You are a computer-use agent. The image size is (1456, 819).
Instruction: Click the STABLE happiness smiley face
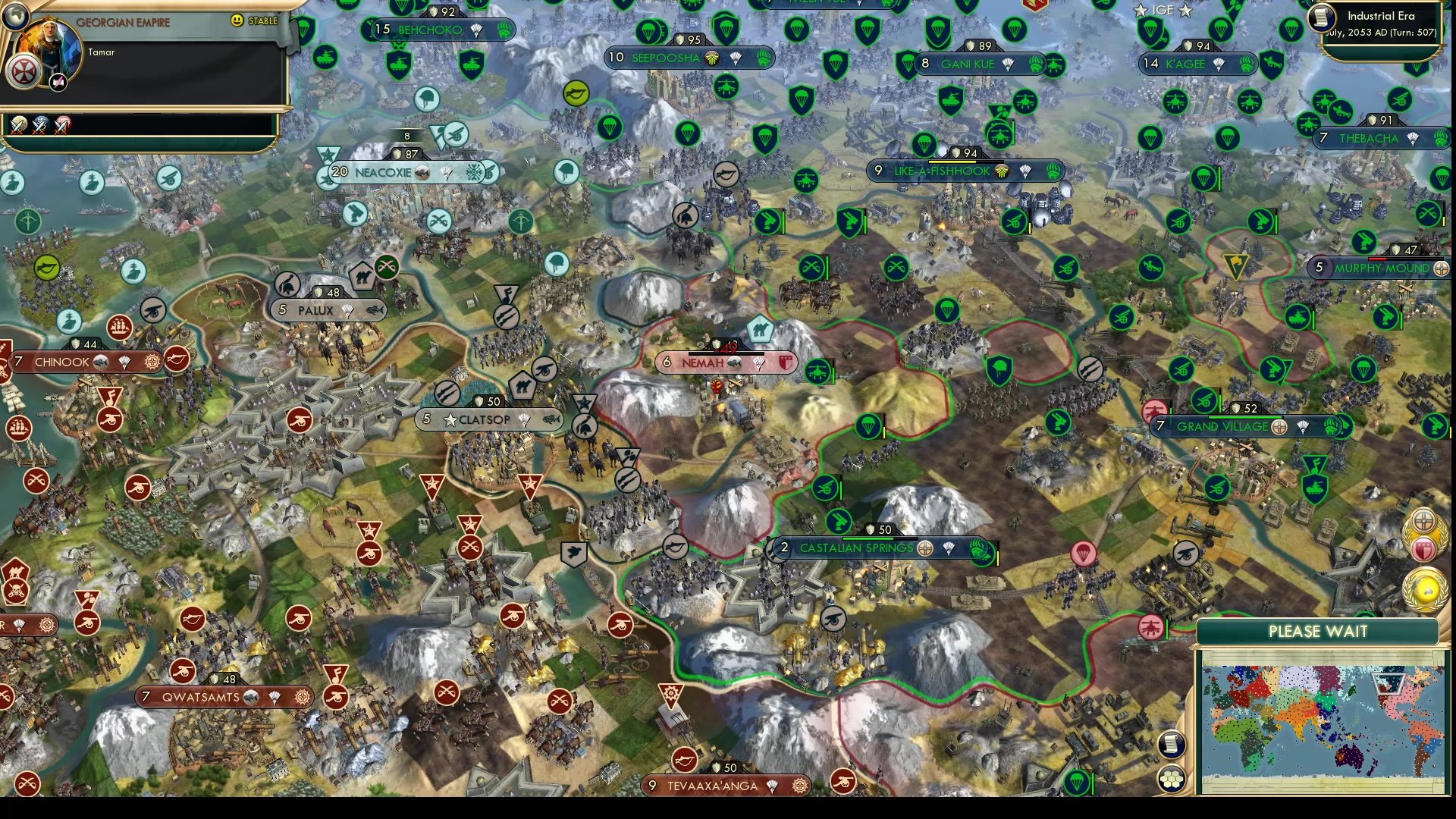pyautogui.click(x=236, y=20)
